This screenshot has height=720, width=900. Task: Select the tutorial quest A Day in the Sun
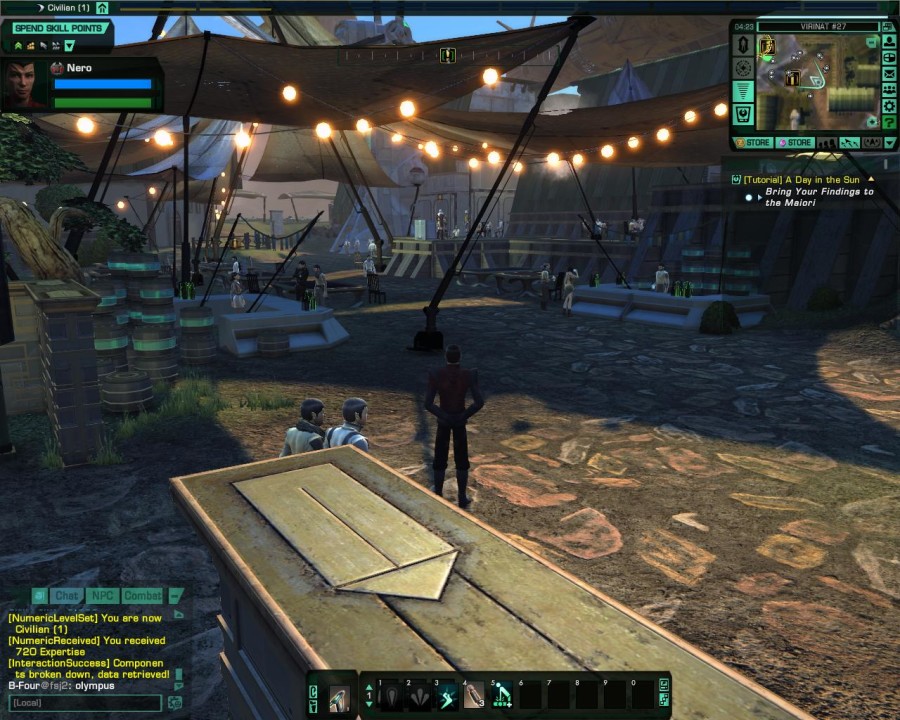[802, 179]
